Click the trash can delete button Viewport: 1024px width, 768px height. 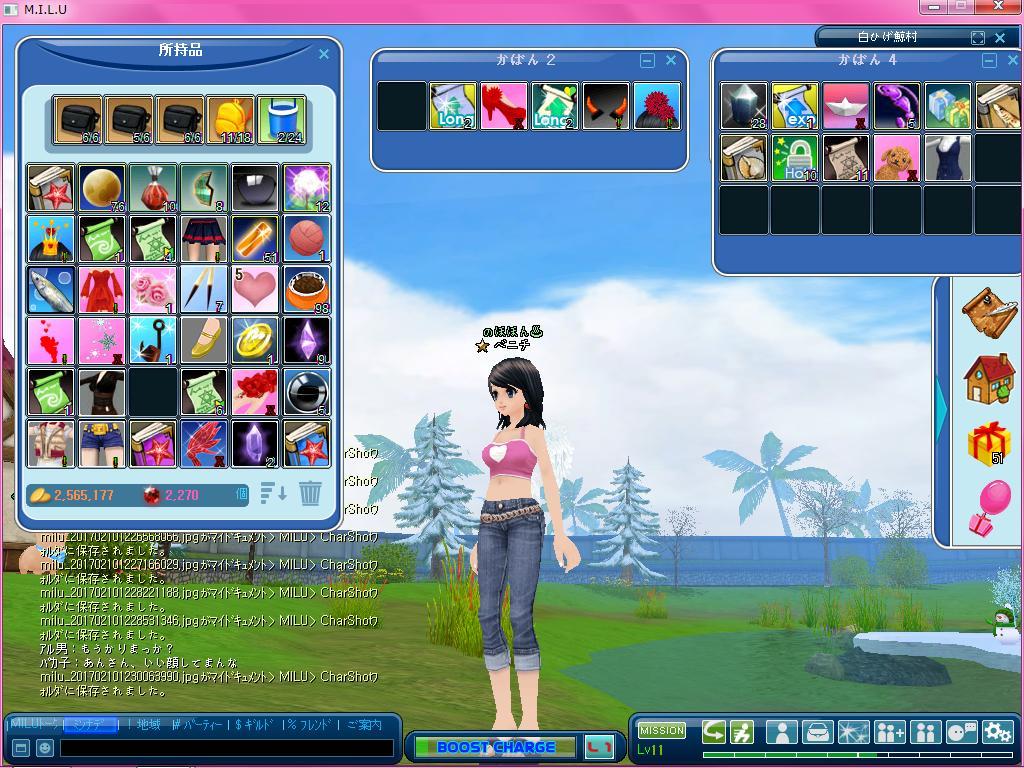tap(310, 493)
